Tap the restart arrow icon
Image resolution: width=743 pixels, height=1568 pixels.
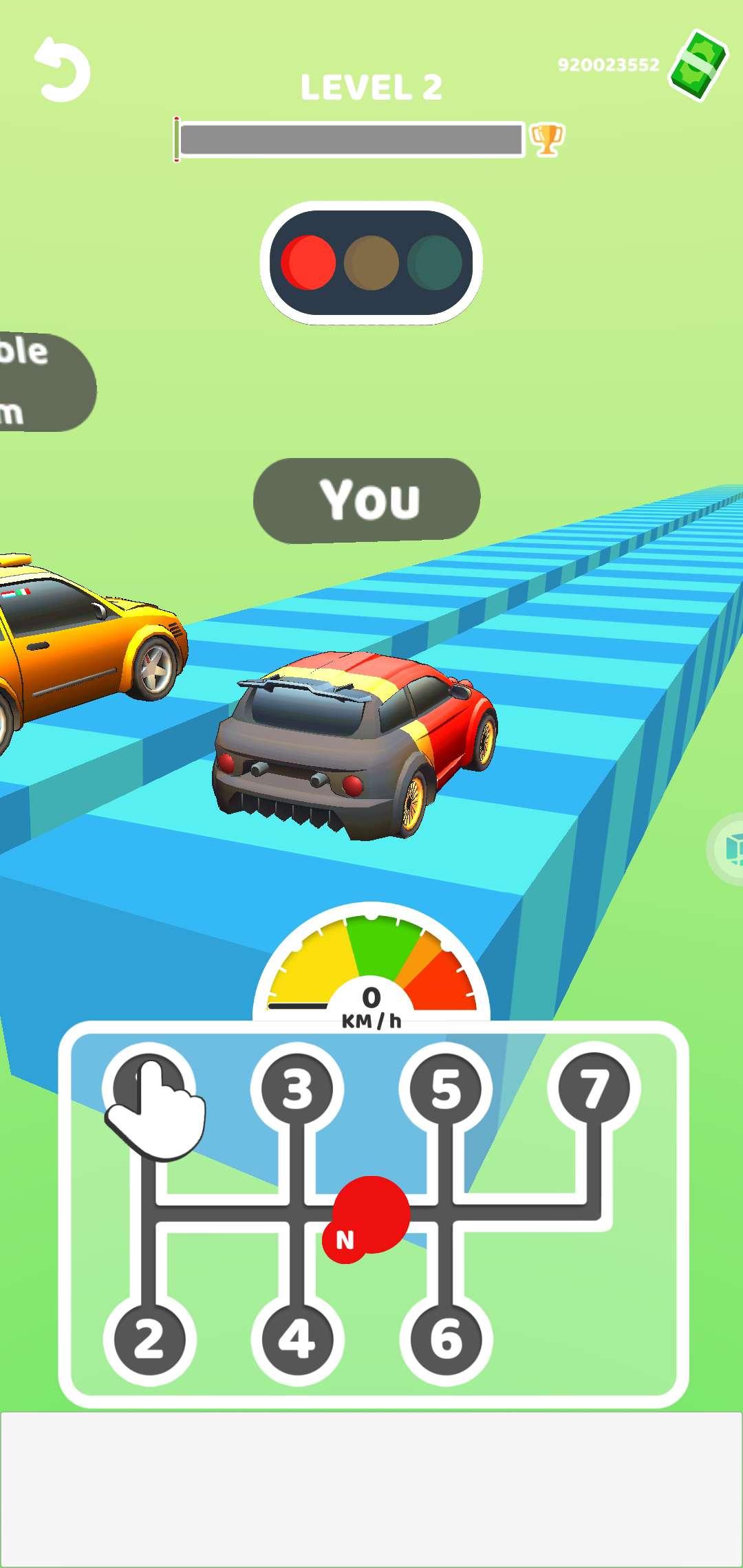tap(62, 70)
